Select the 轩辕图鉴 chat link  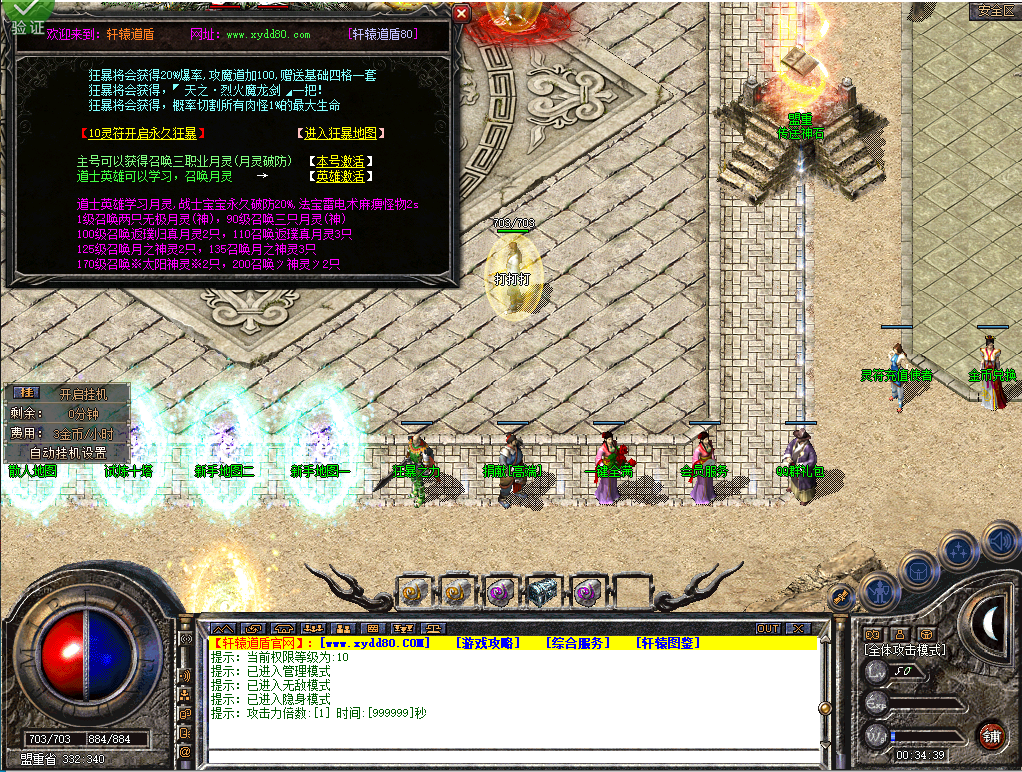pos(668,643)
